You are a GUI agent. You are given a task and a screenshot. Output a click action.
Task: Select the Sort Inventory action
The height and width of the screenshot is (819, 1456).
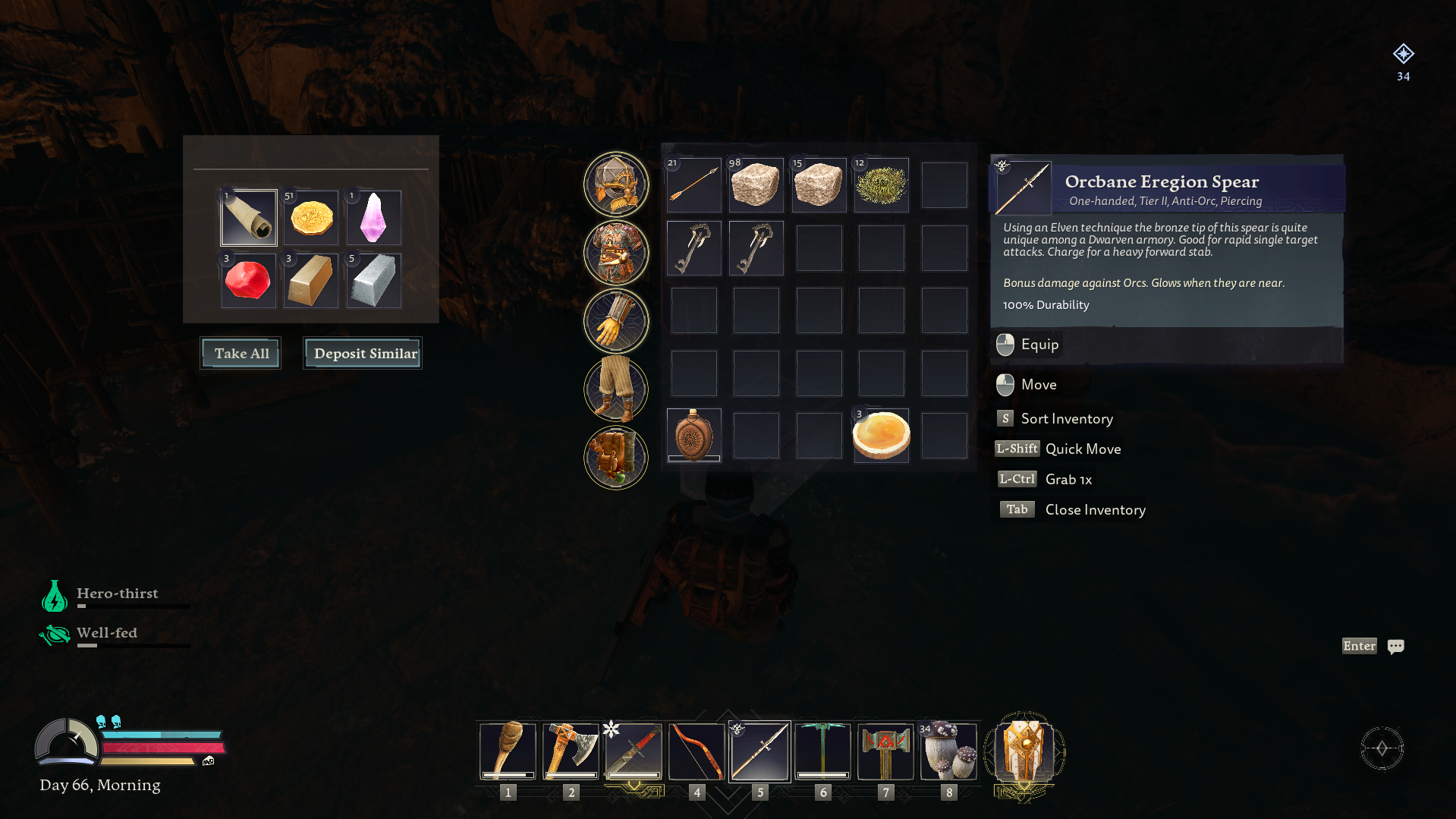(x=1067, y=418)
